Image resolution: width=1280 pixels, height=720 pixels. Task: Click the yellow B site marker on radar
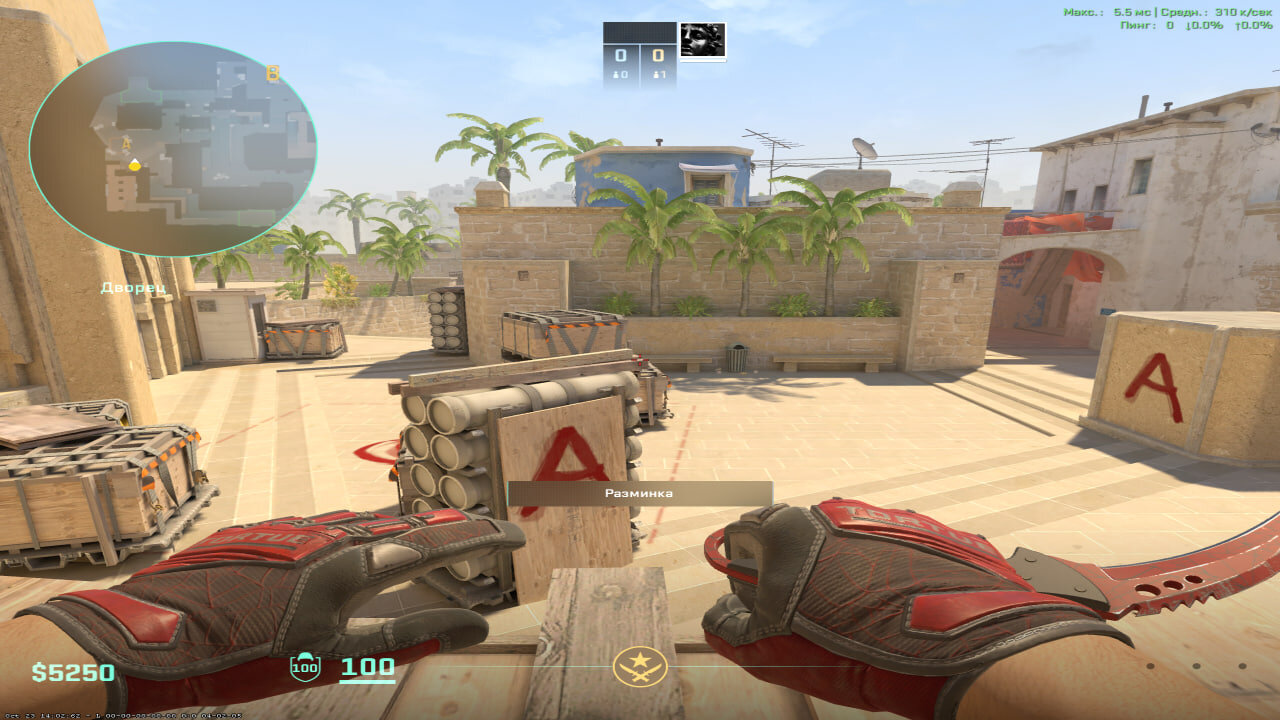272,73
